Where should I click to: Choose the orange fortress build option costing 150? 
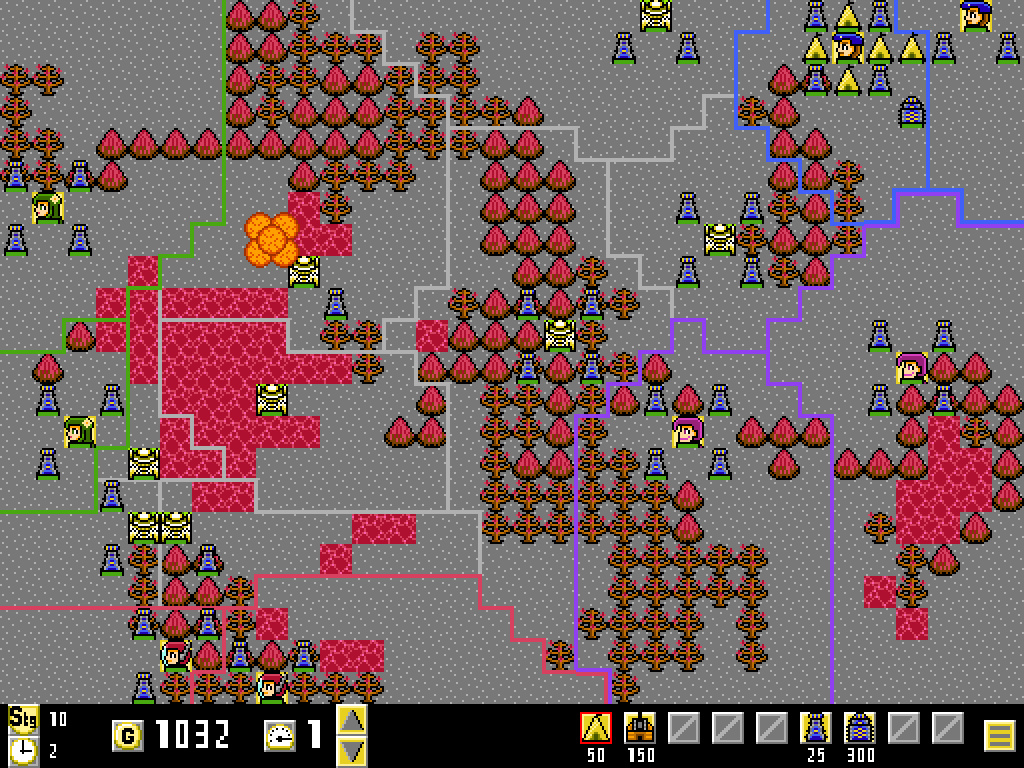[640, 728]
